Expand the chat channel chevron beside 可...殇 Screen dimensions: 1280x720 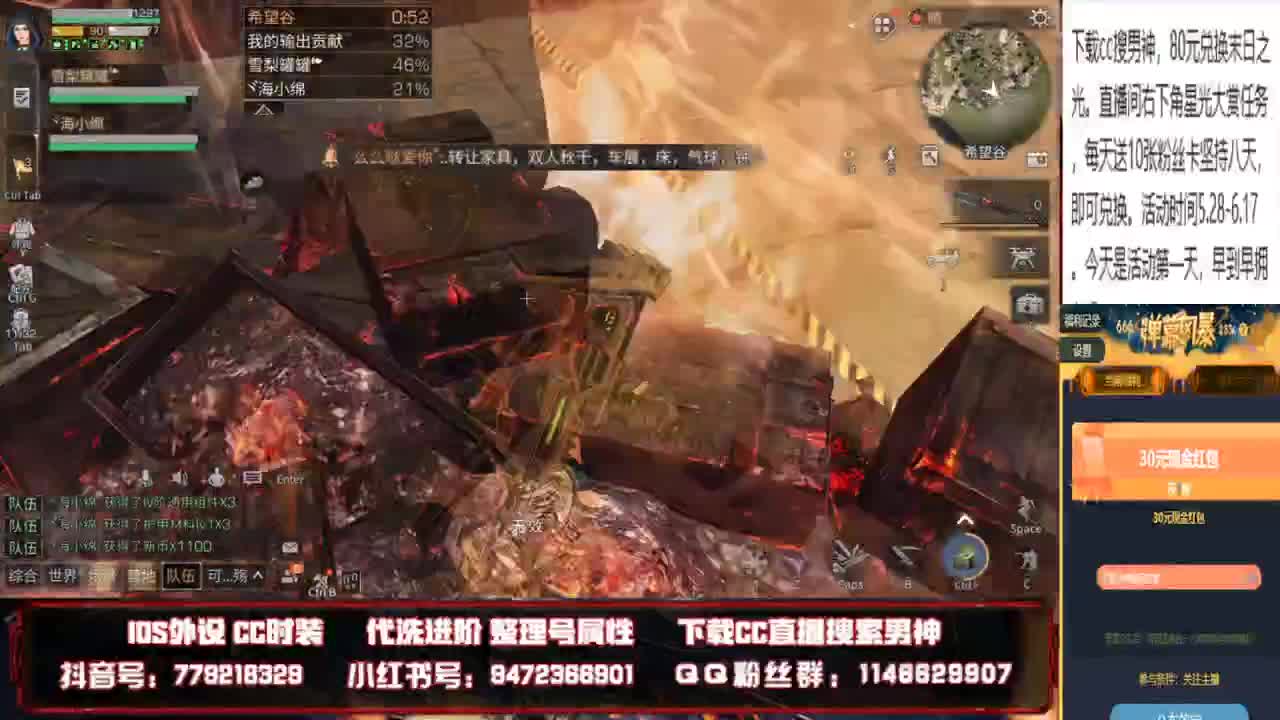pyautogui.click(x=259, y=576)
